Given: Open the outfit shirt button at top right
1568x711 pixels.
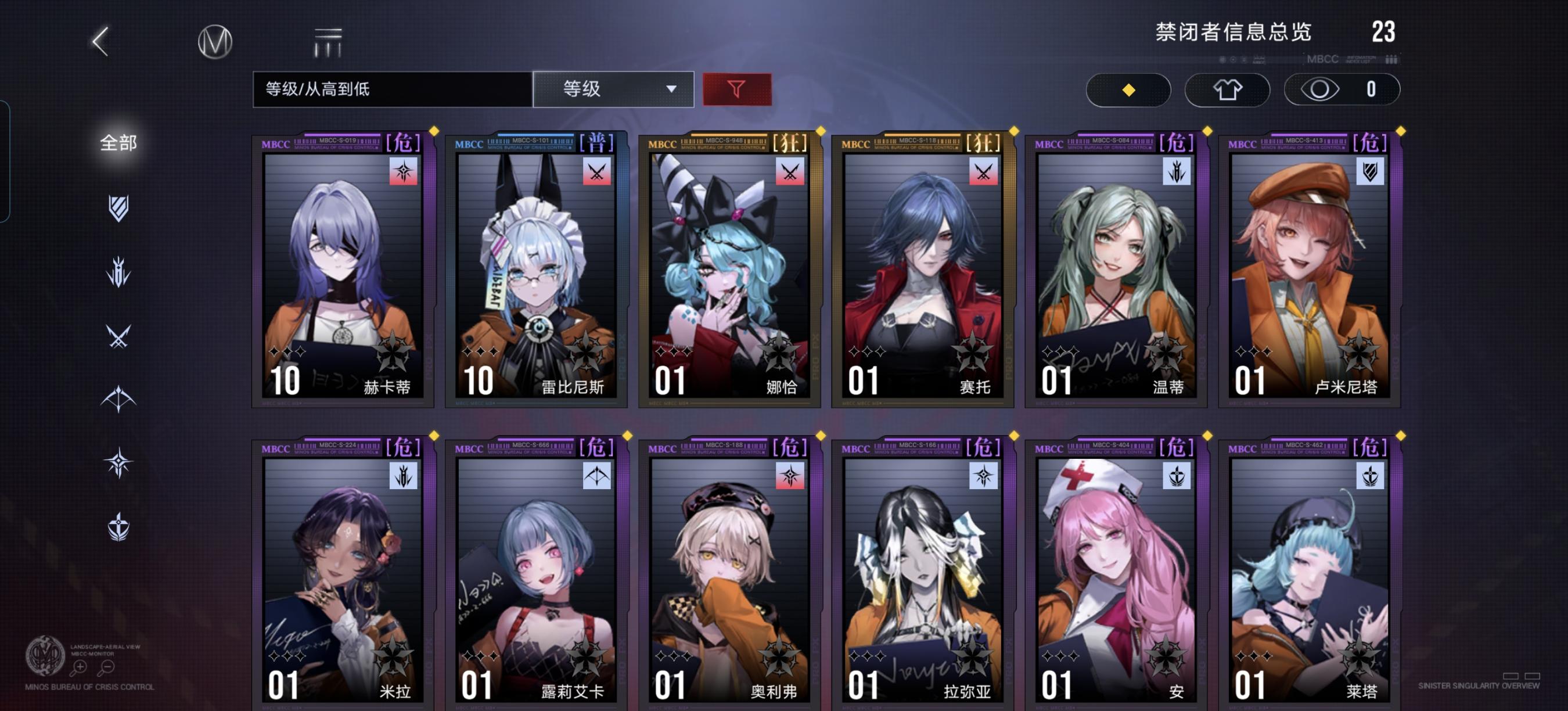Looking at the screenshot, I should [x=1228, y=89].
